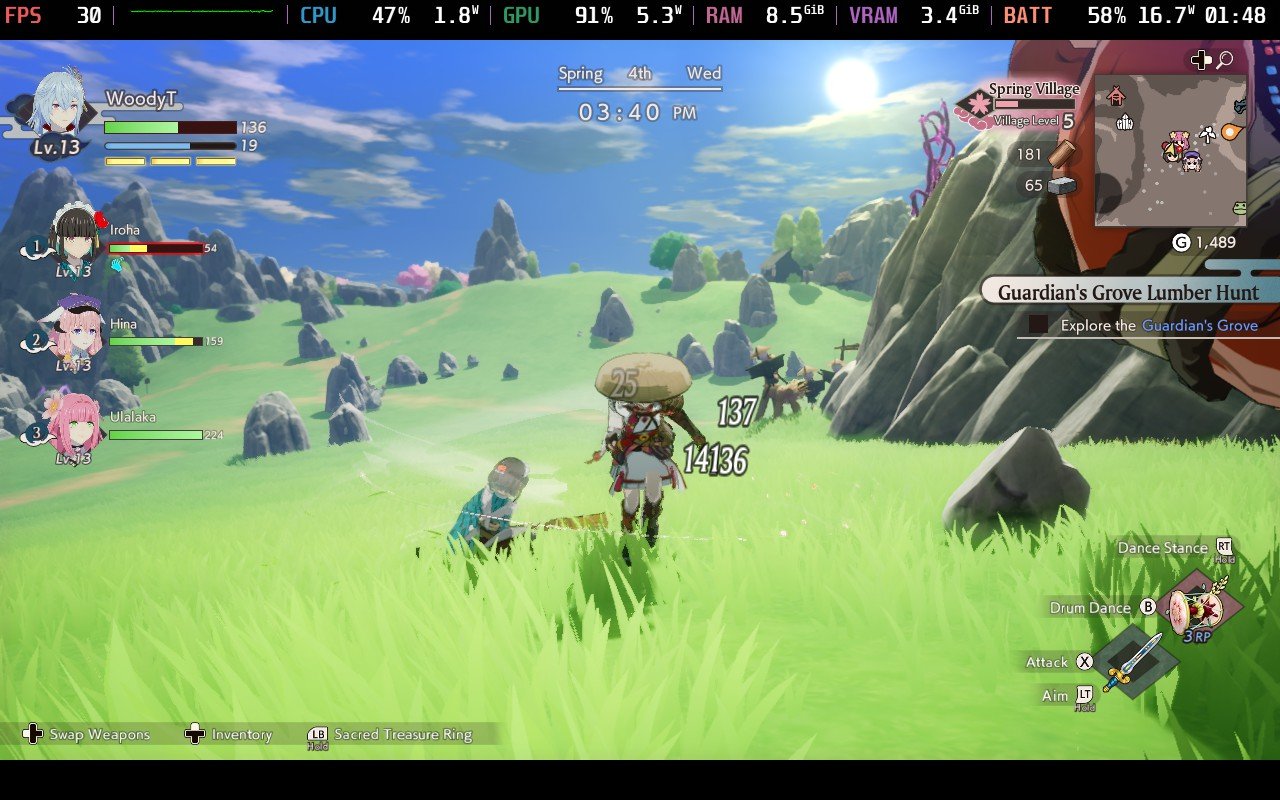Image resolution: width=1280 pixels, height=800 pixels.
Task: Click the sword Attack weapon icon
Action: (x=1134, y=661)
